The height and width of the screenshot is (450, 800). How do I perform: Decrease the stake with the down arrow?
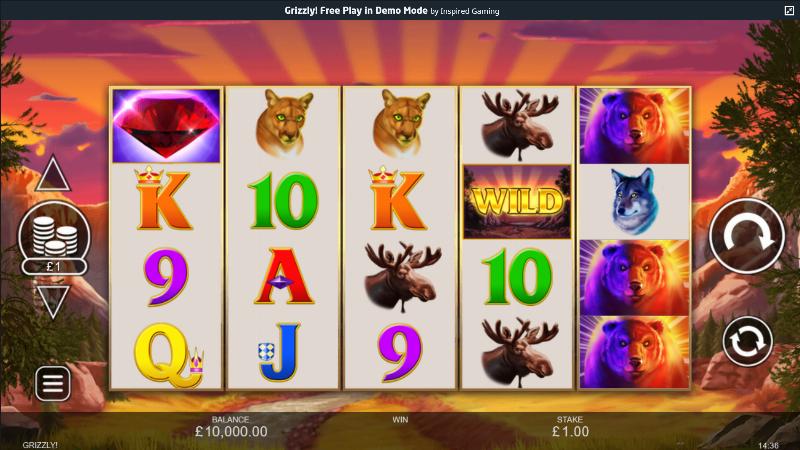pos(52,300)
